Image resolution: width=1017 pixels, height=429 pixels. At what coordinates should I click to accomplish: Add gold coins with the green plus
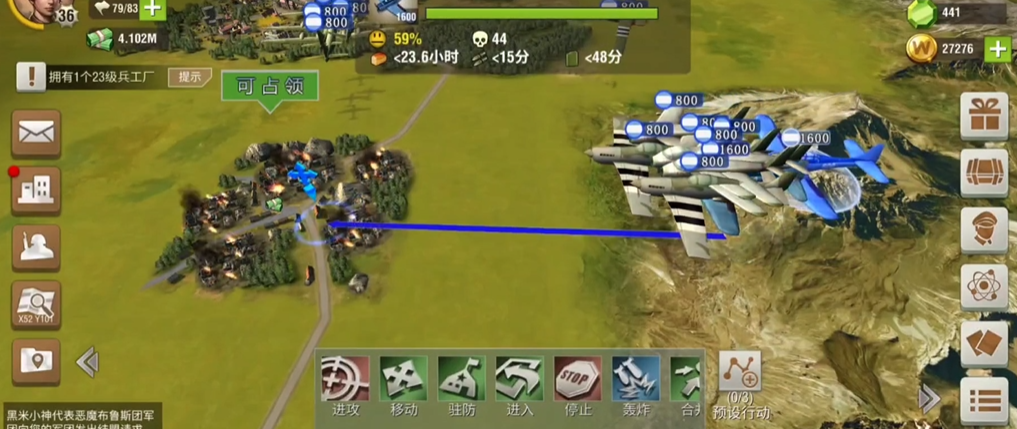(996, 49)
